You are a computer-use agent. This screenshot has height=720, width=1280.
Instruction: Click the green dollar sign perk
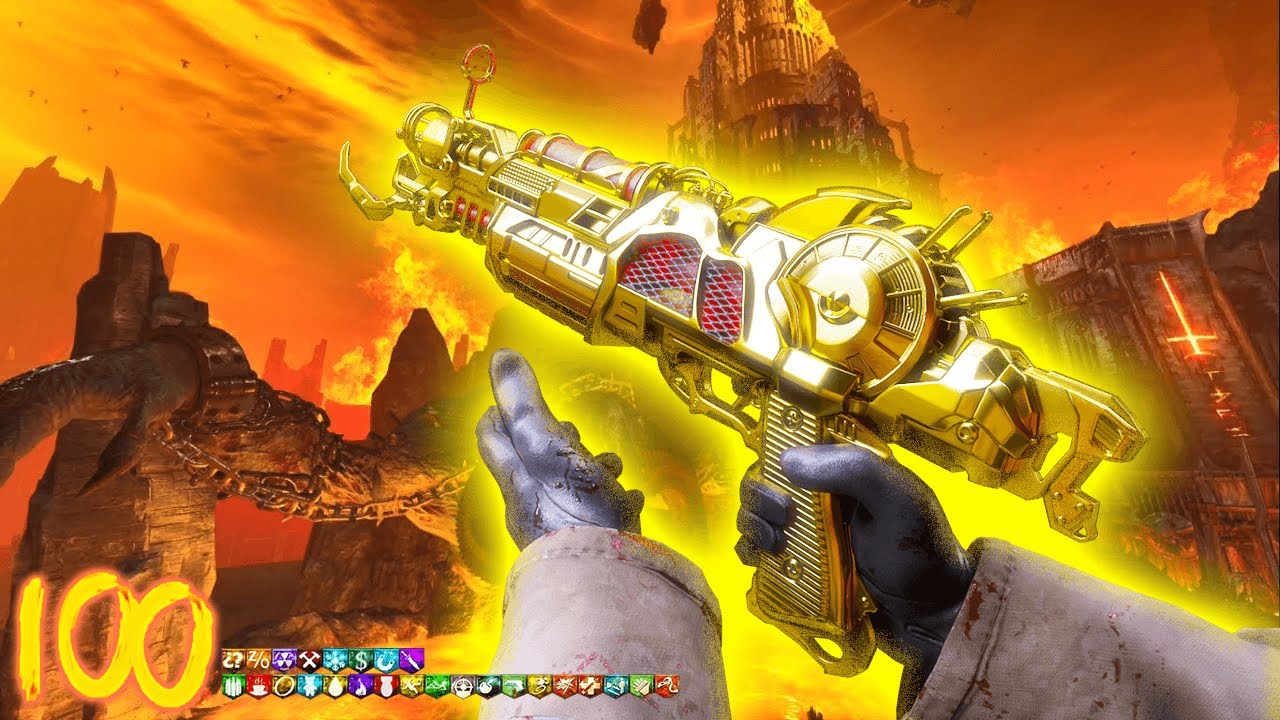click(361, 660)
